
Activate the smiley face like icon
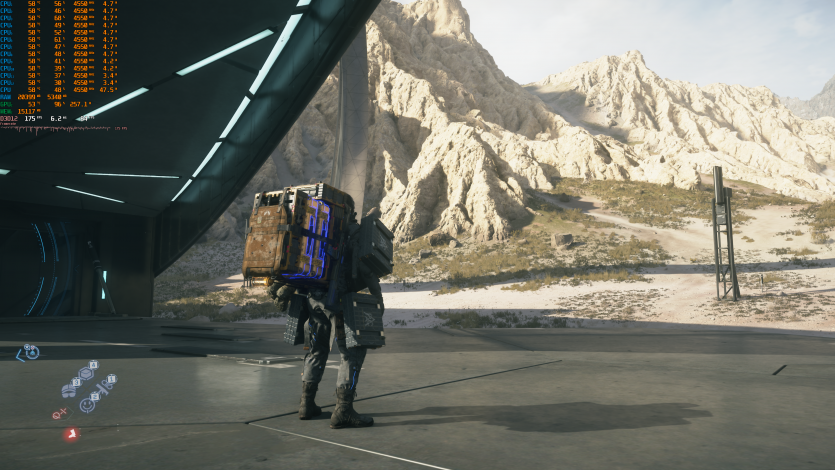pos(86,405)
